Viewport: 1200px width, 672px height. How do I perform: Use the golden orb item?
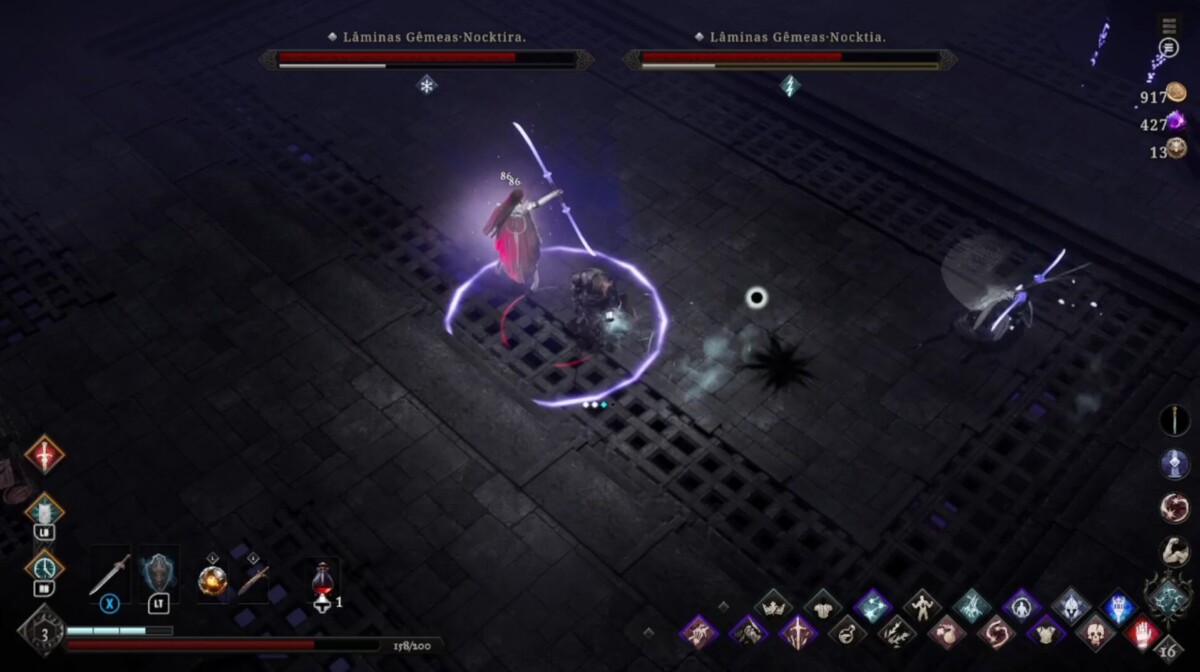coord(212,580)
